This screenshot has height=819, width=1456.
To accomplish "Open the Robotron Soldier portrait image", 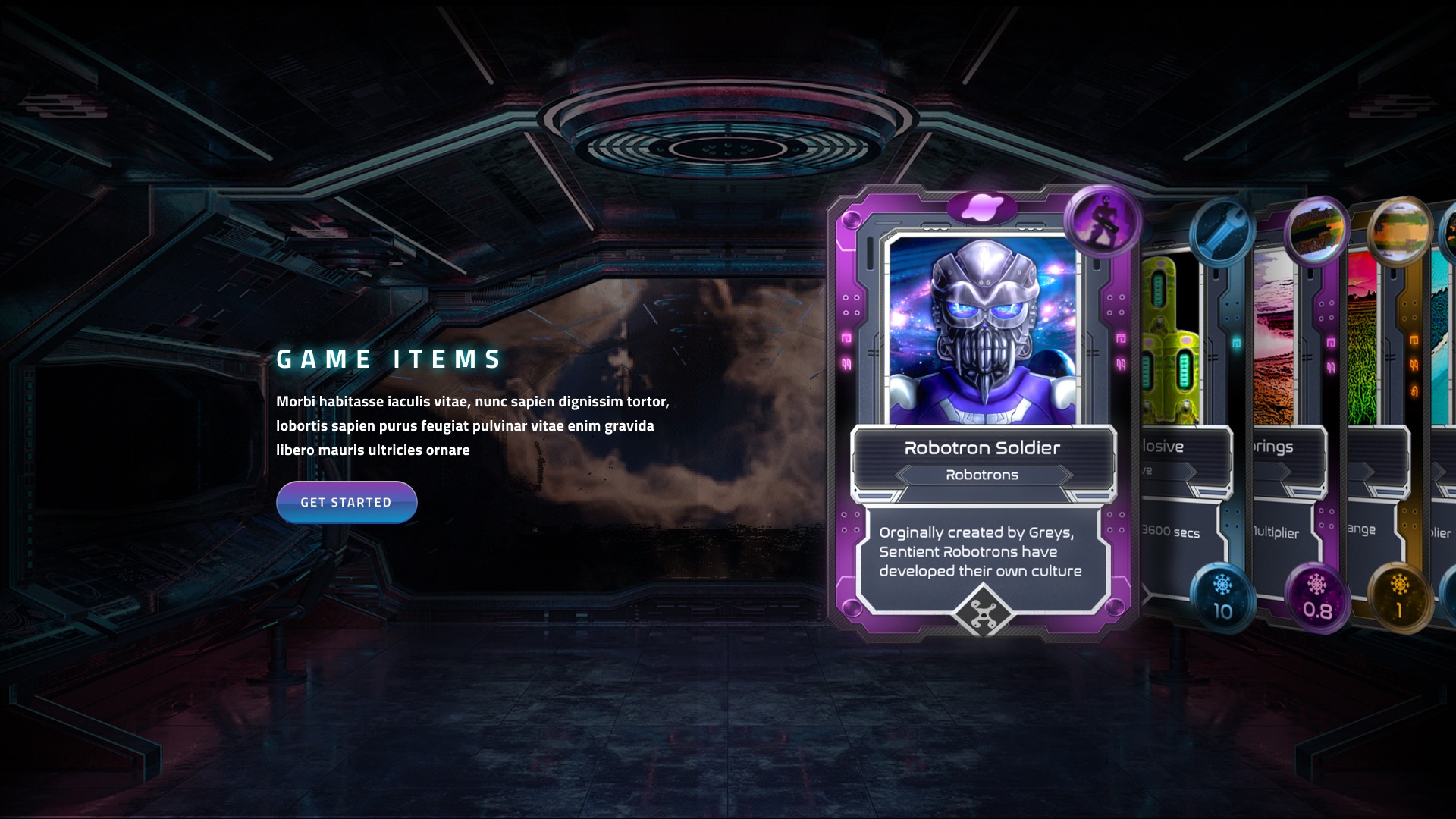I will pyautogui.click(x=983, y=326).
